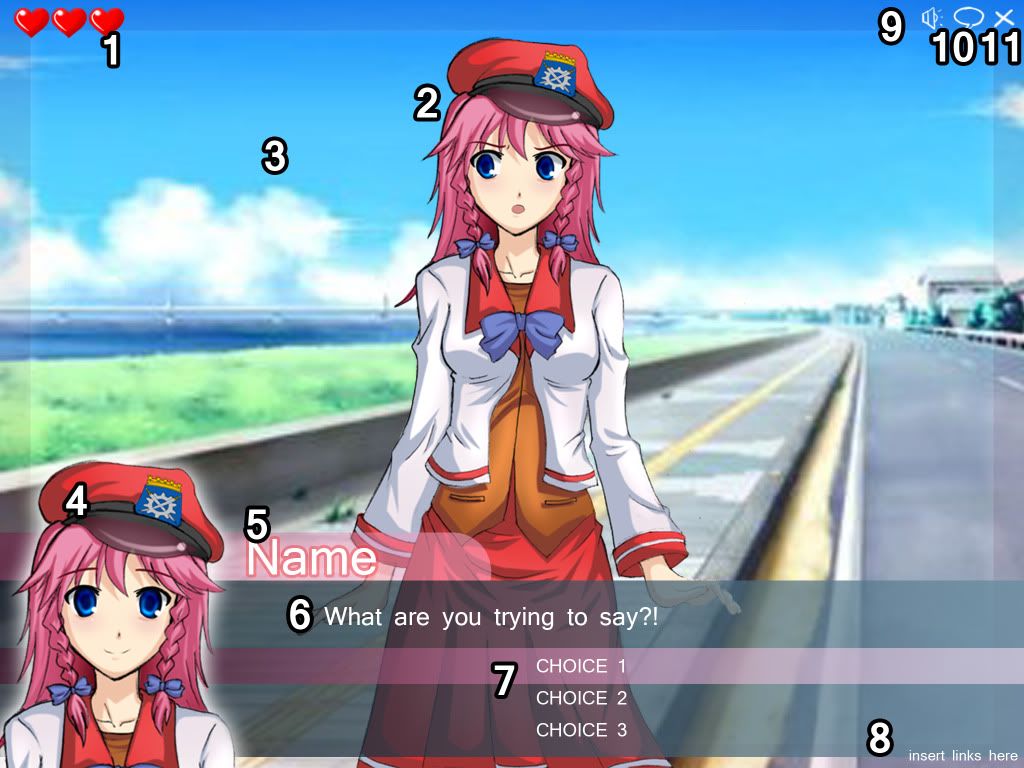Toggle the sound speaker icon
Screen dimensions: 1024x768
point(932,18)
